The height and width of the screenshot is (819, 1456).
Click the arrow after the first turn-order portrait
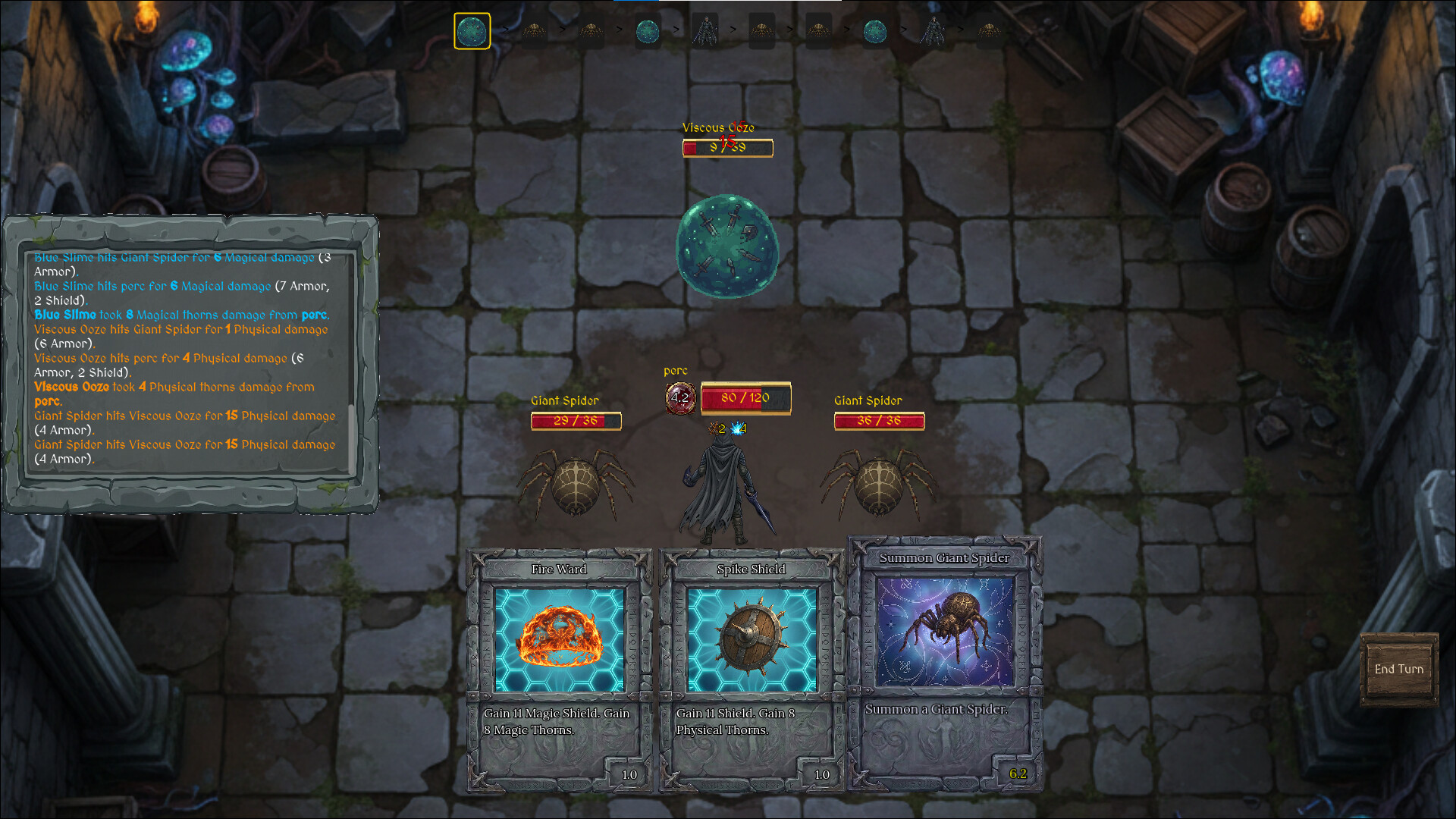point(504,29)
